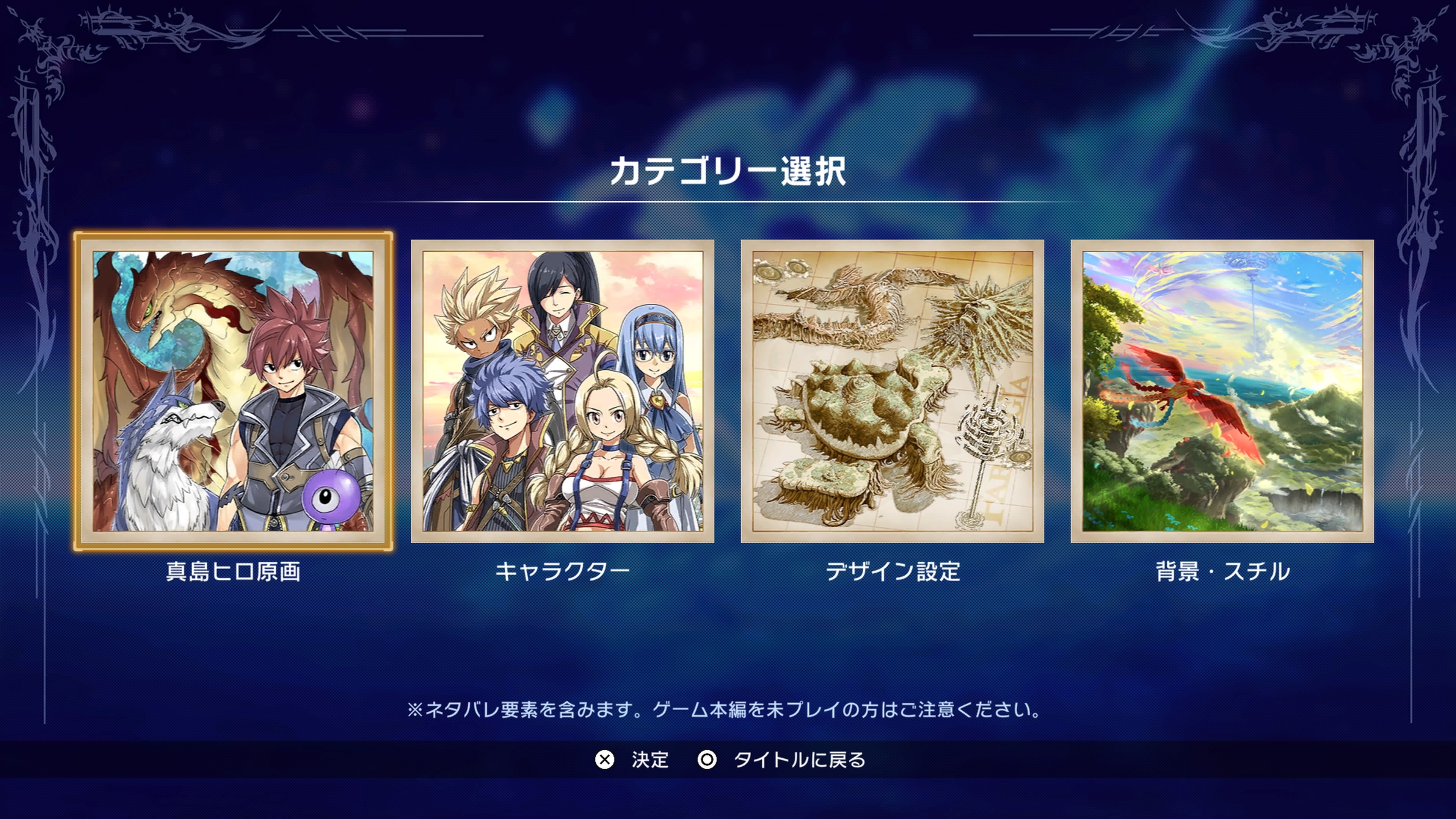
Task: Return to title via タイトルに戻る
Action: 799,760
